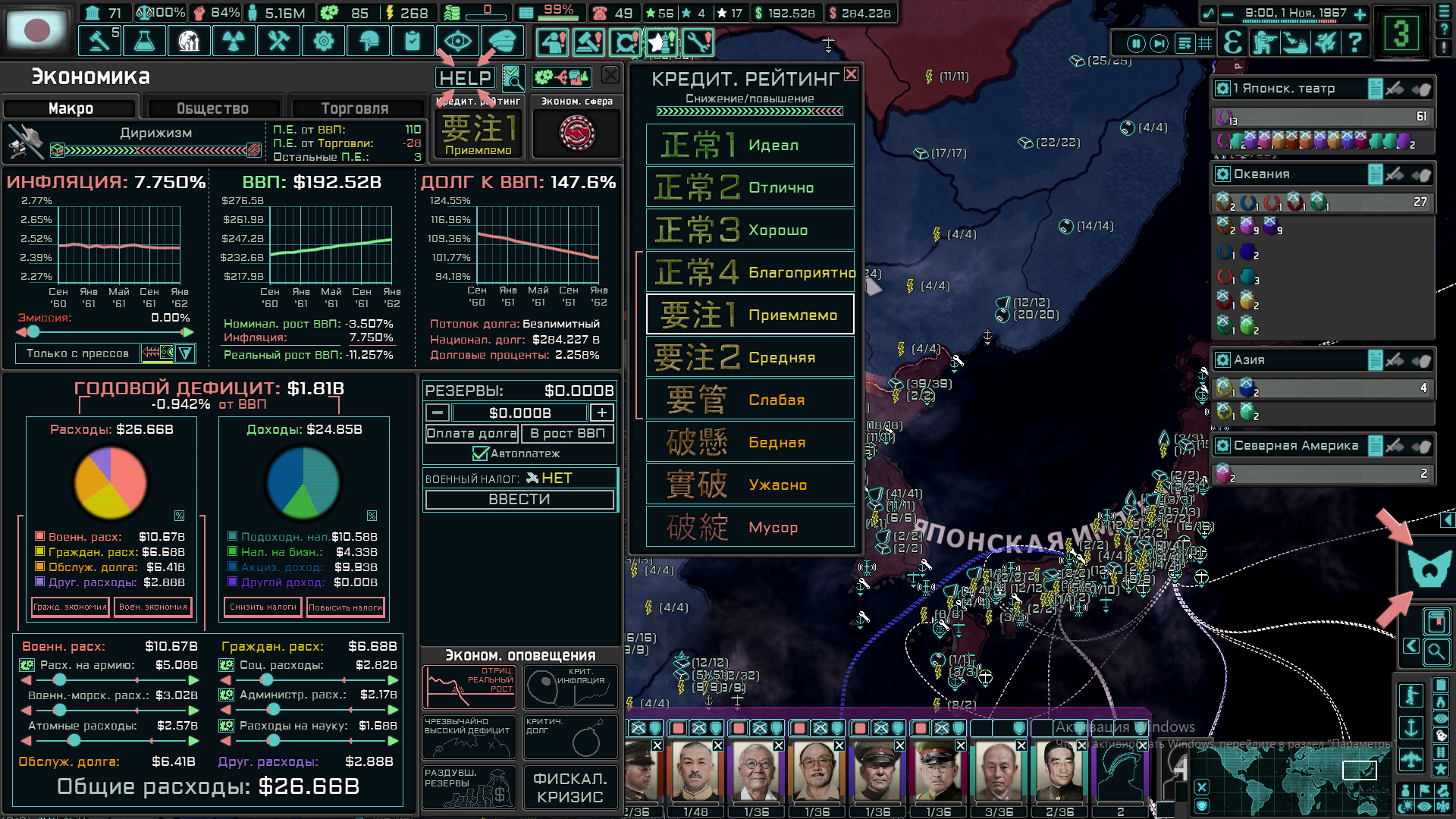Click Повысить налоги
Screen dimensions: 1456x819
pos(346,607)
